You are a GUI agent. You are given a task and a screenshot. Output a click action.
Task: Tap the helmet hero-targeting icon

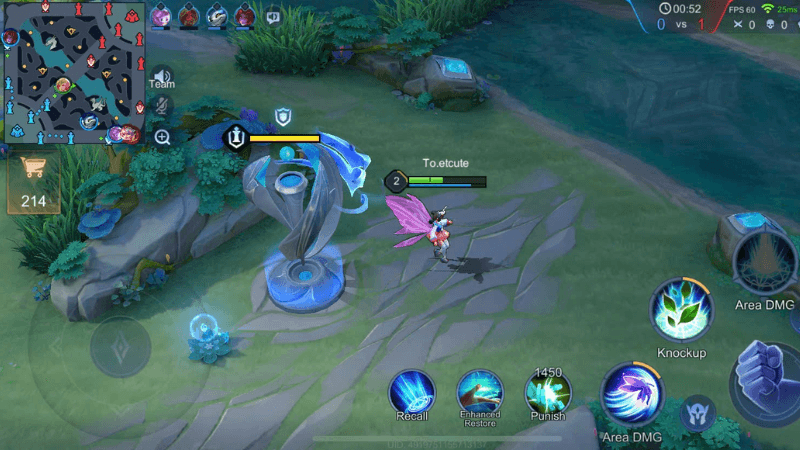click(696, 413)
